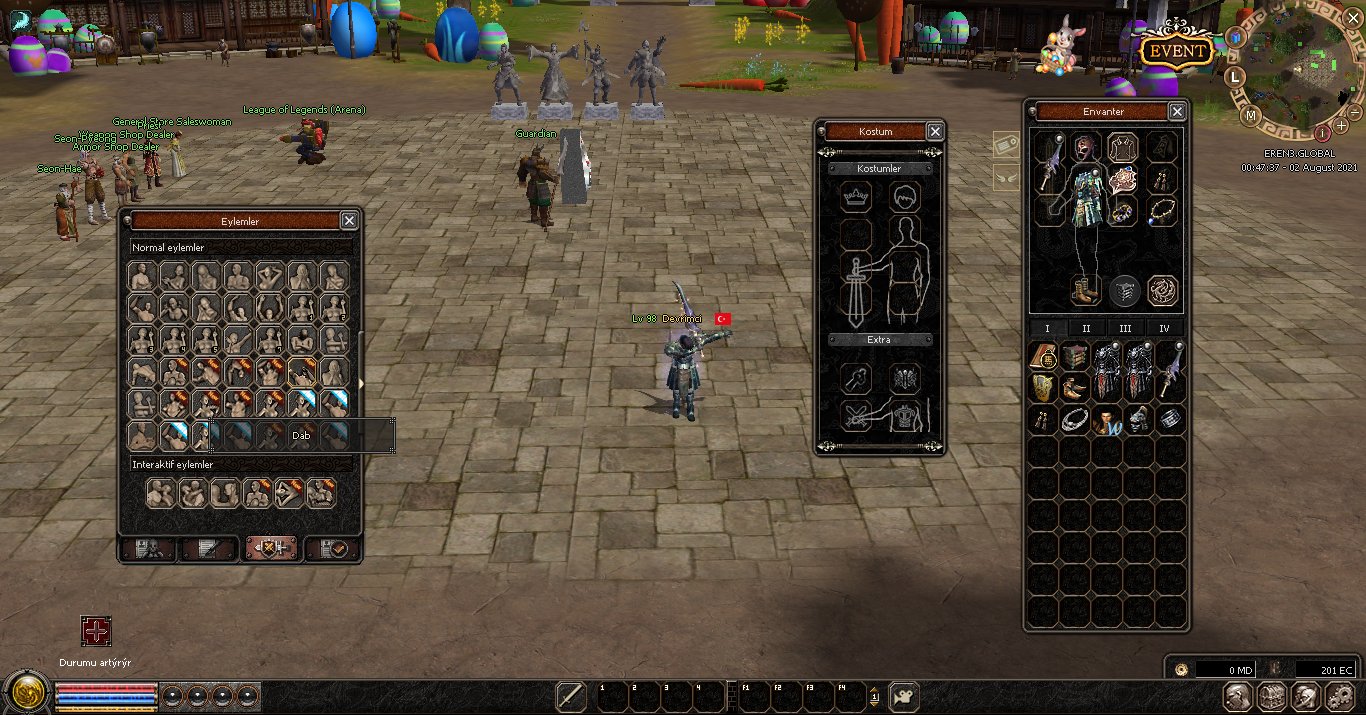Close the minimap with its X button
1366x715 pixels.
pyautogui.click(x=1353, y=16)
